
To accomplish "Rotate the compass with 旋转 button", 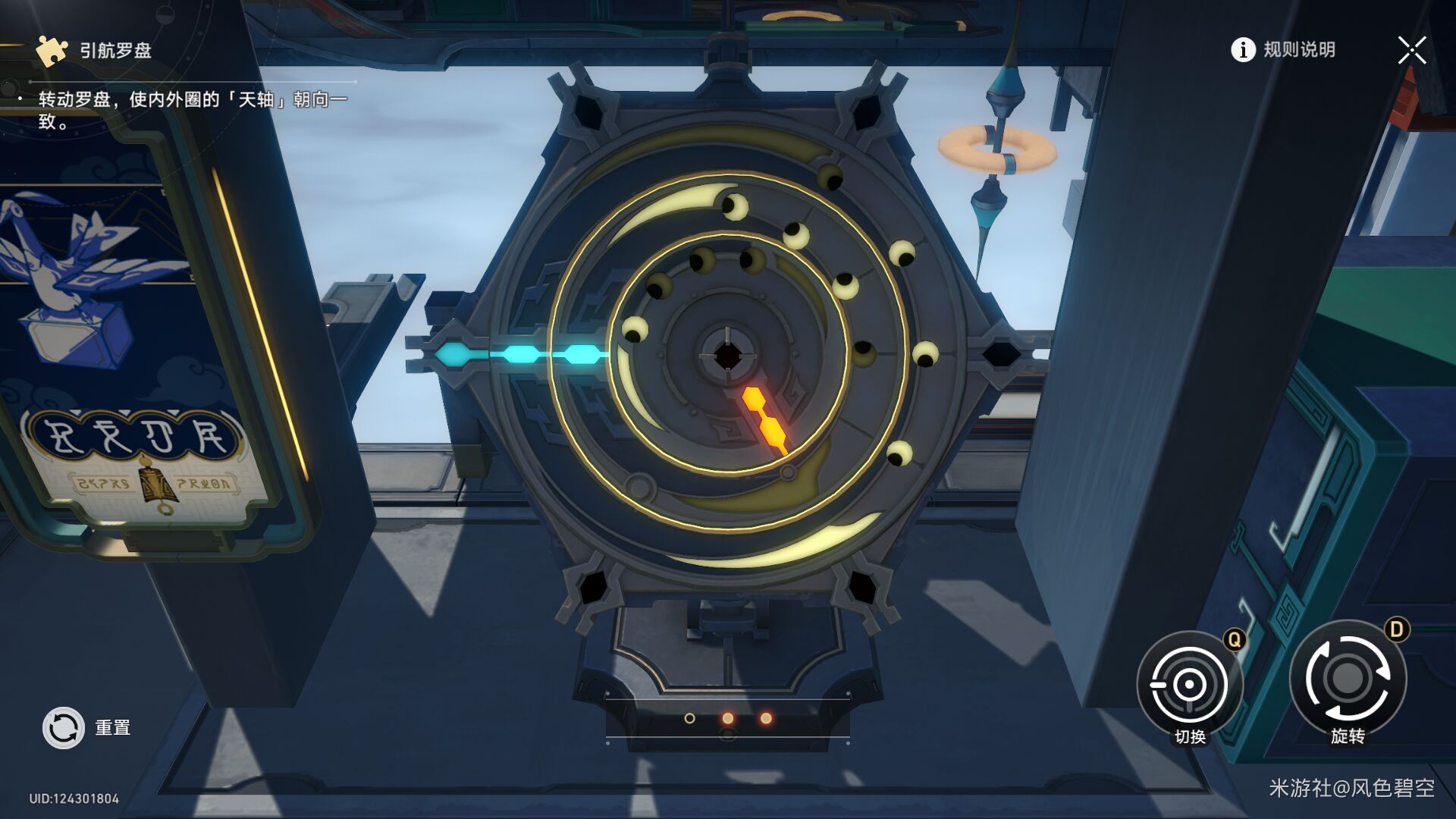I will pyautogui.click(x=1348, y=679).
